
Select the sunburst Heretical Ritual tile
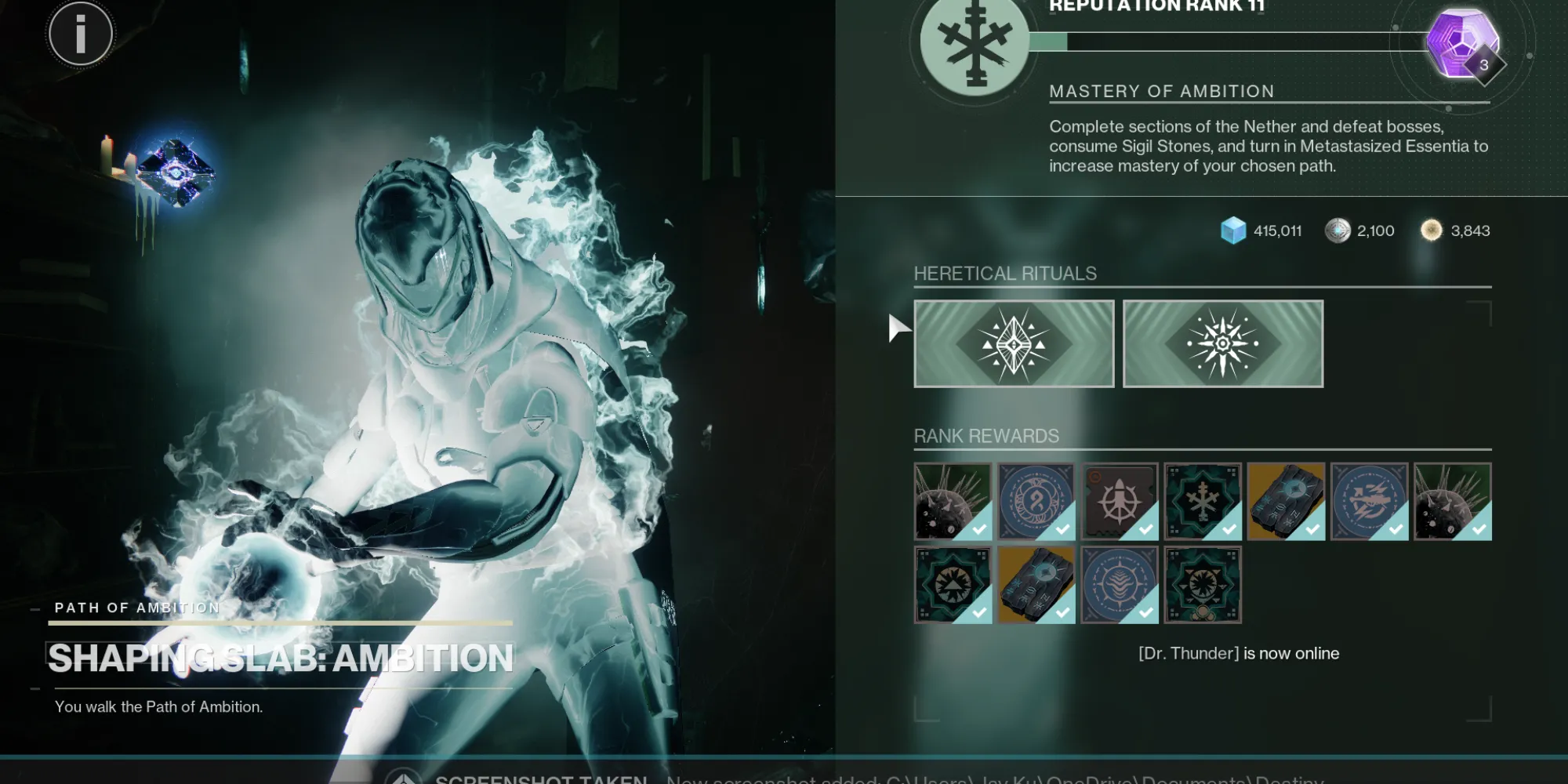[1223, 344]
